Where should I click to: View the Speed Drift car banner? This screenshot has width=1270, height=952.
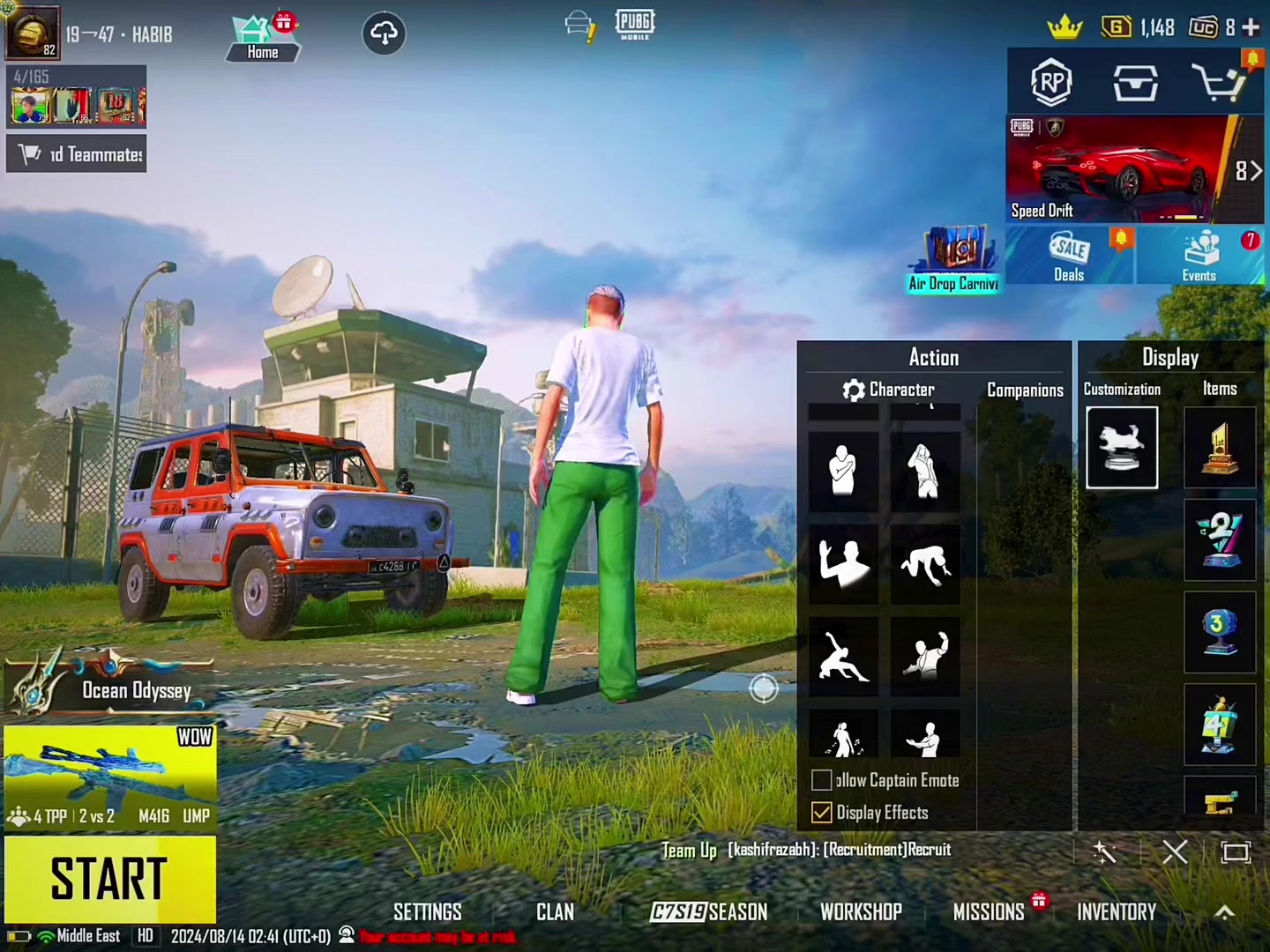pyautogui.click(x=1120, y=169)
